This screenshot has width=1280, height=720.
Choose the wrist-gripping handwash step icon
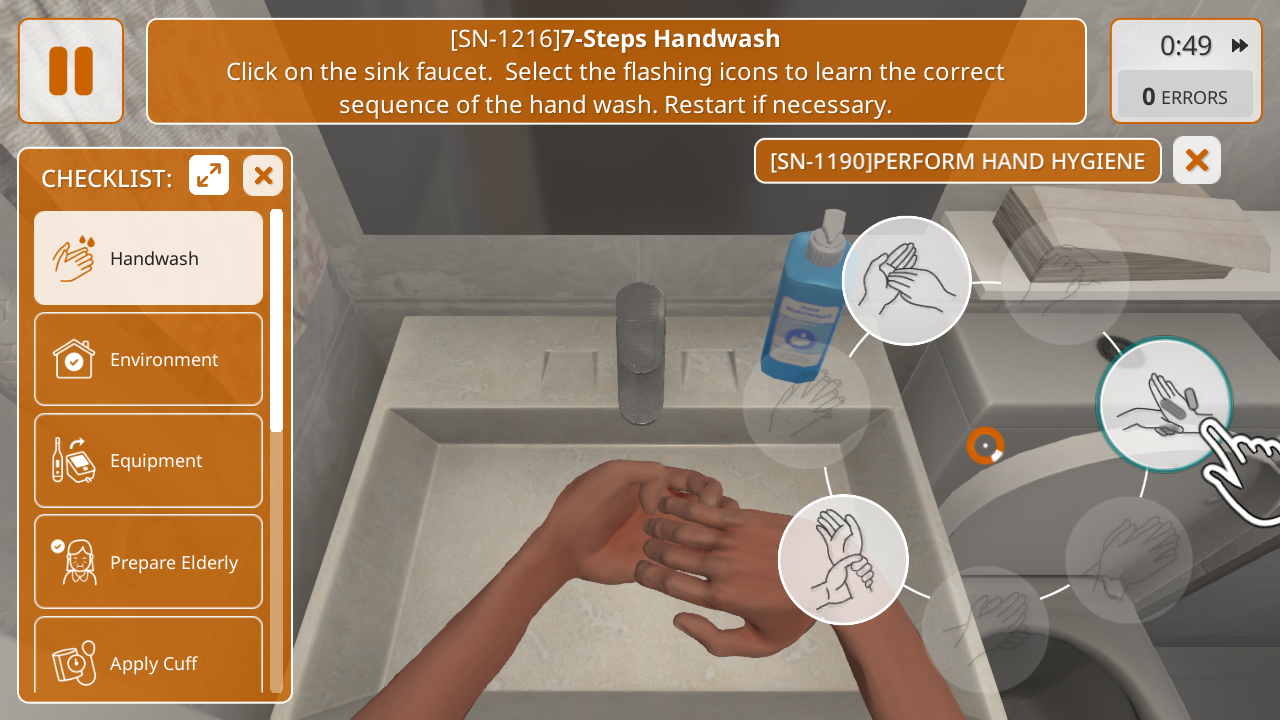click(x=843, y=560)
